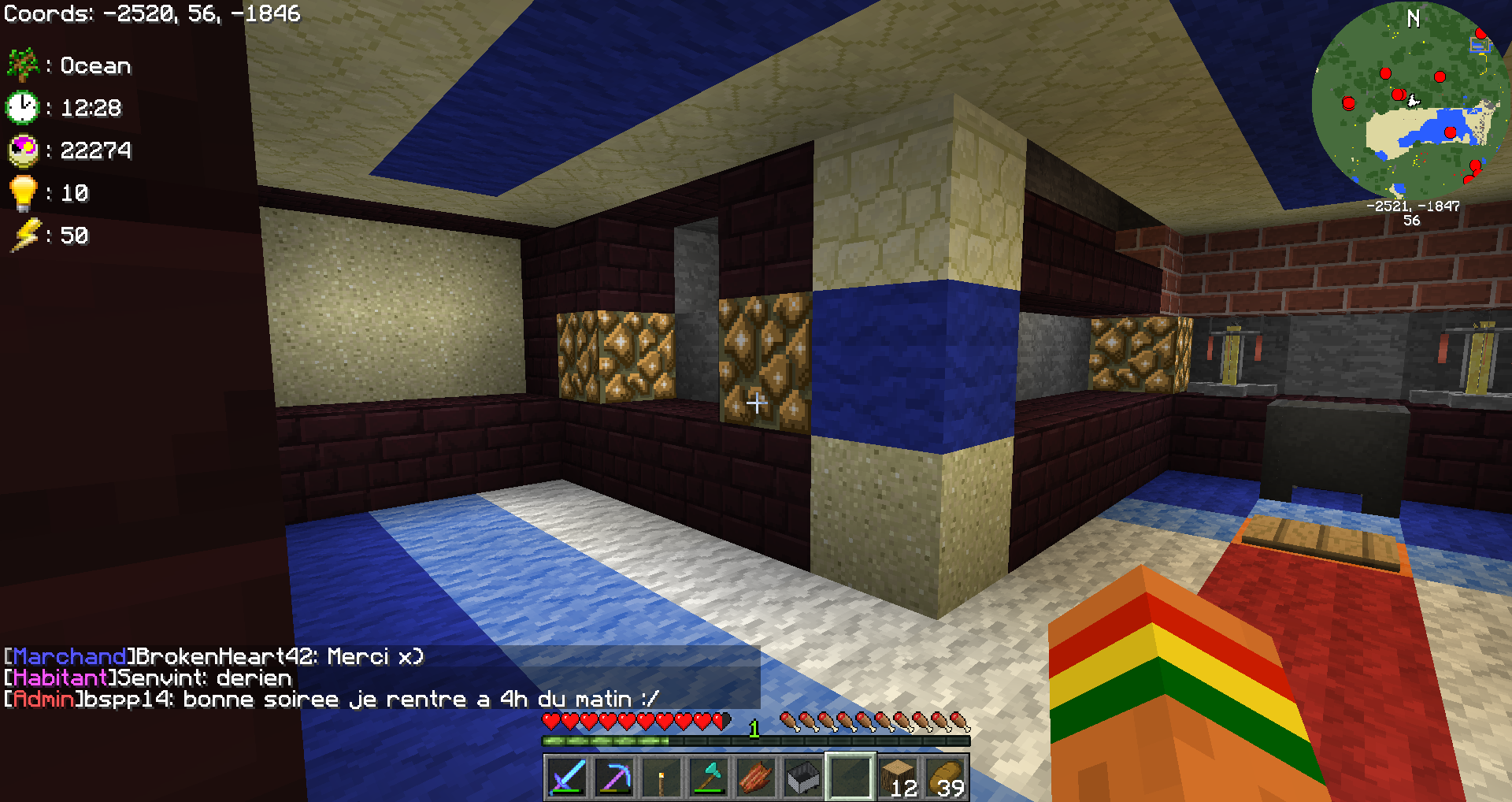Pick the minecart hotbar slot
Screen dimensions: 1512x802
[x=803, y=777]
